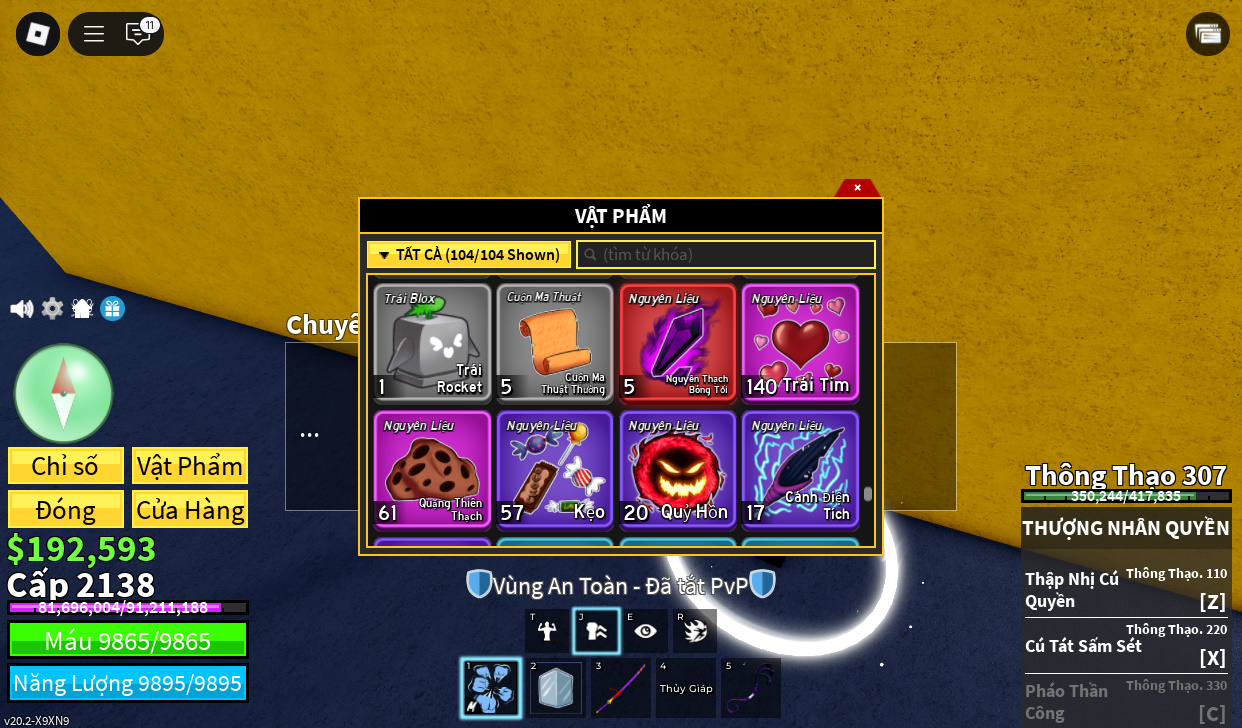The width and height of the screenshot is (1242, 728).
Task: Open the Chỉ số stats menu
Action: tap(66, 466)
